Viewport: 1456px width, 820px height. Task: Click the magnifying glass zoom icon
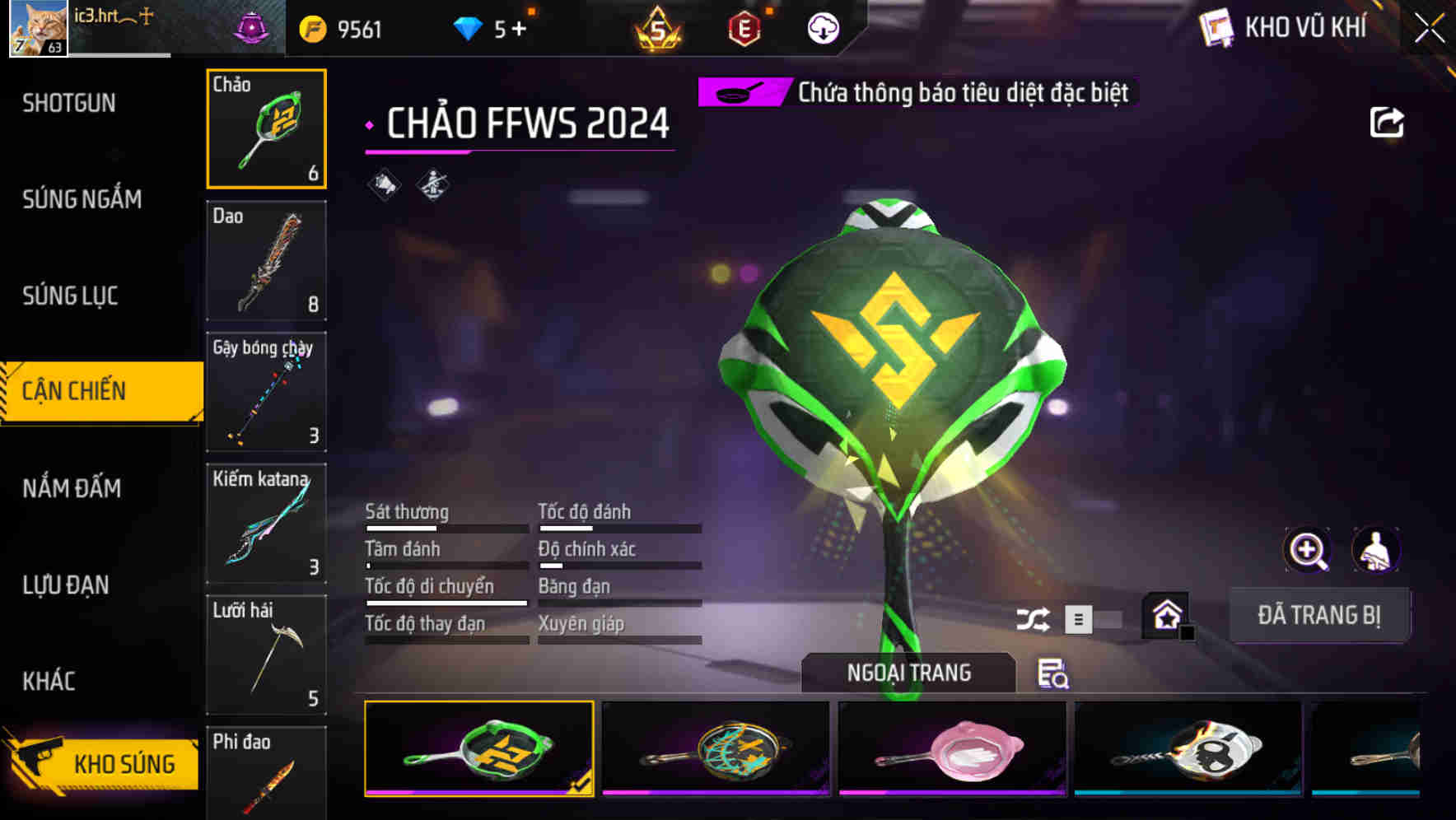(1306, 549)
